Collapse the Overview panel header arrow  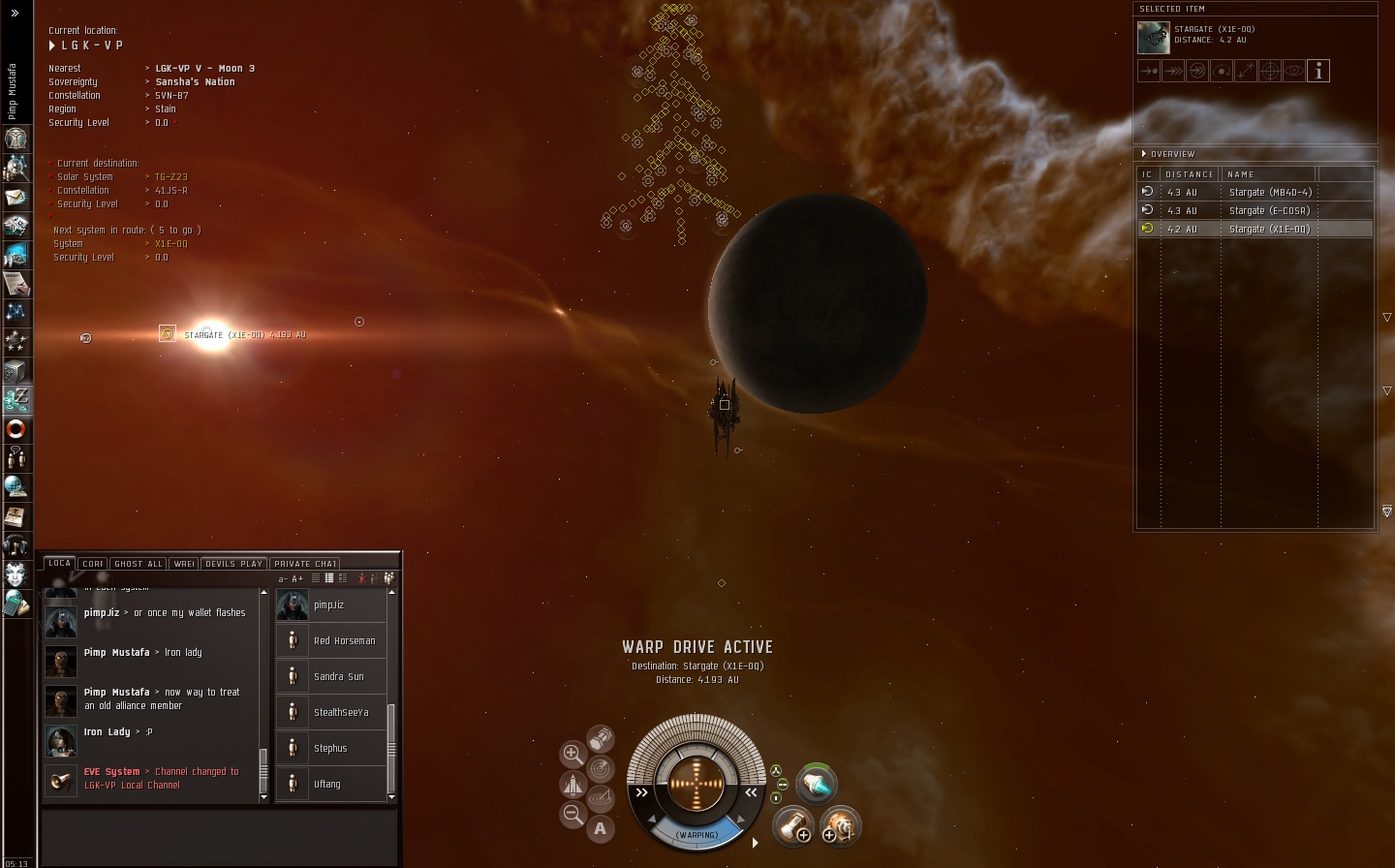(x=1144, y=154)
